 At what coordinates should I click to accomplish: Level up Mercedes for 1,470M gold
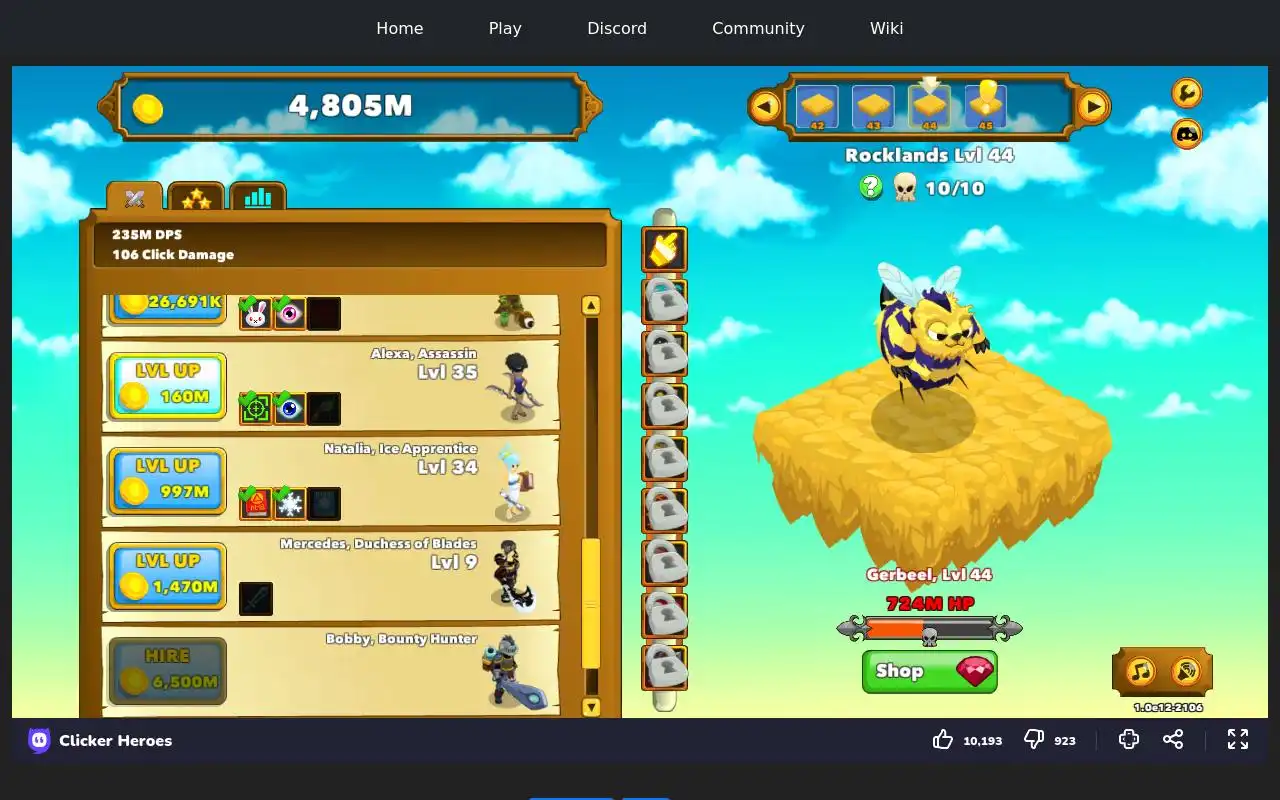167,576
